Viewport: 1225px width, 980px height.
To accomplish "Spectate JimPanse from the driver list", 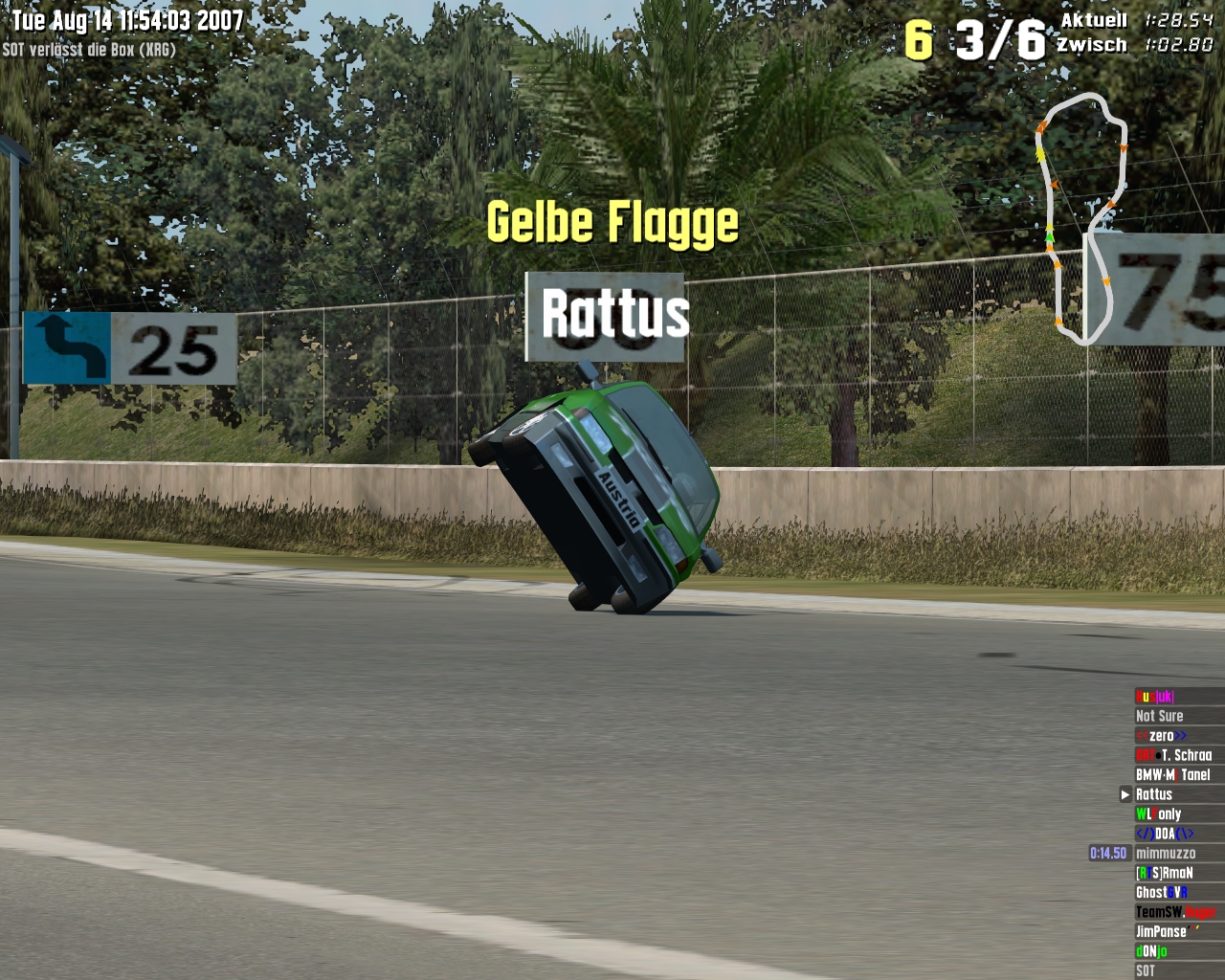I will coord(1162,932).
